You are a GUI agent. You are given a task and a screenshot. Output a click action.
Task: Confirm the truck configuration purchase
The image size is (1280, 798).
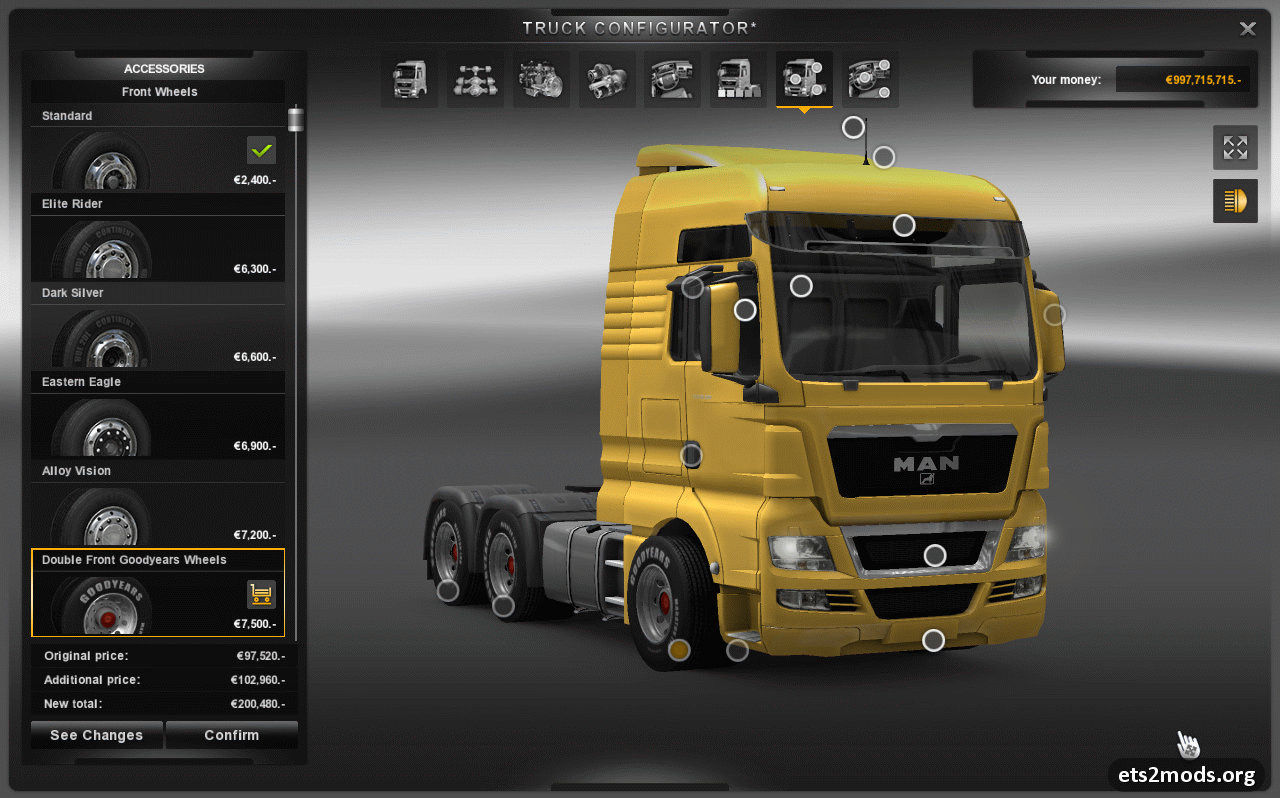pyautogui.click(x=231, y=735)
